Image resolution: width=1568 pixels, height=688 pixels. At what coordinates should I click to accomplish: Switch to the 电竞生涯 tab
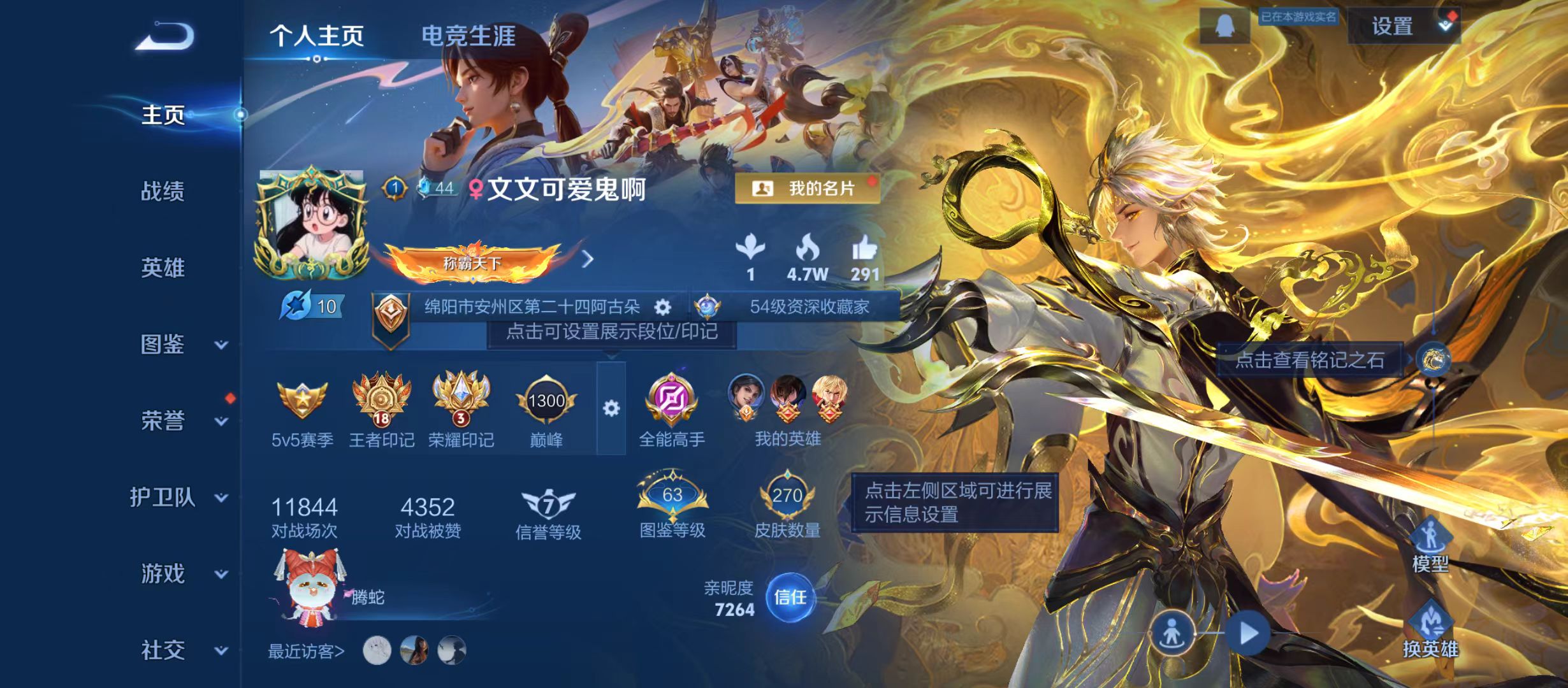point(468,36)
